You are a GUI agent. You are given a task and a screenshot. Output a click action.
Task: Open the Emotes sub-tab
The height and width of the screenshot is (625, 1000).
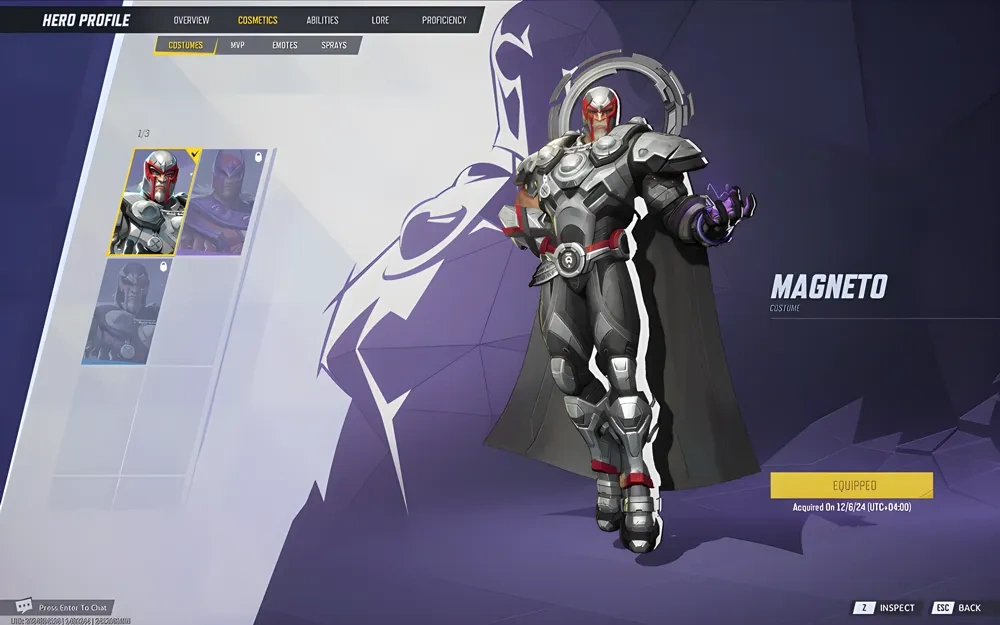tap(285, 45)
